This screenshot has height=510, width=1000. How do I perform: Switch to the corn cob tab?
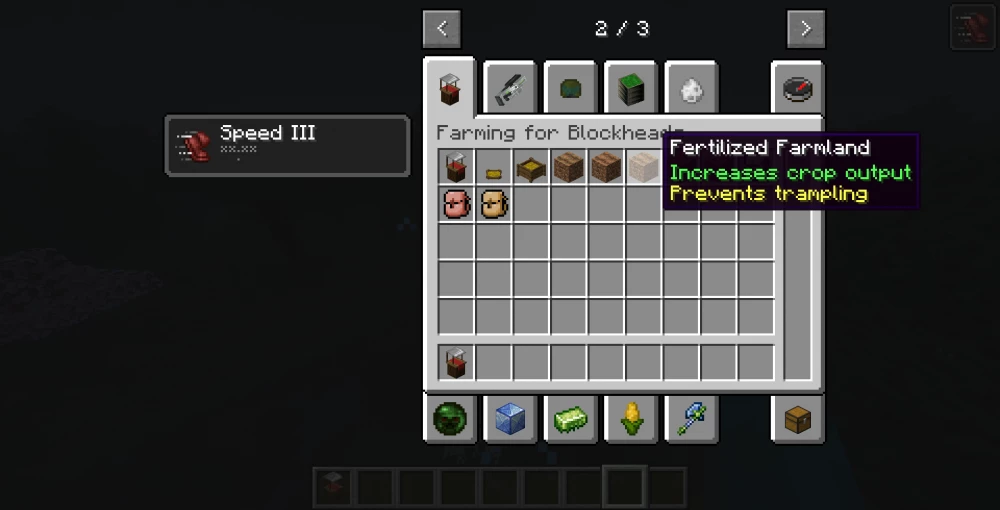(630, 420)
